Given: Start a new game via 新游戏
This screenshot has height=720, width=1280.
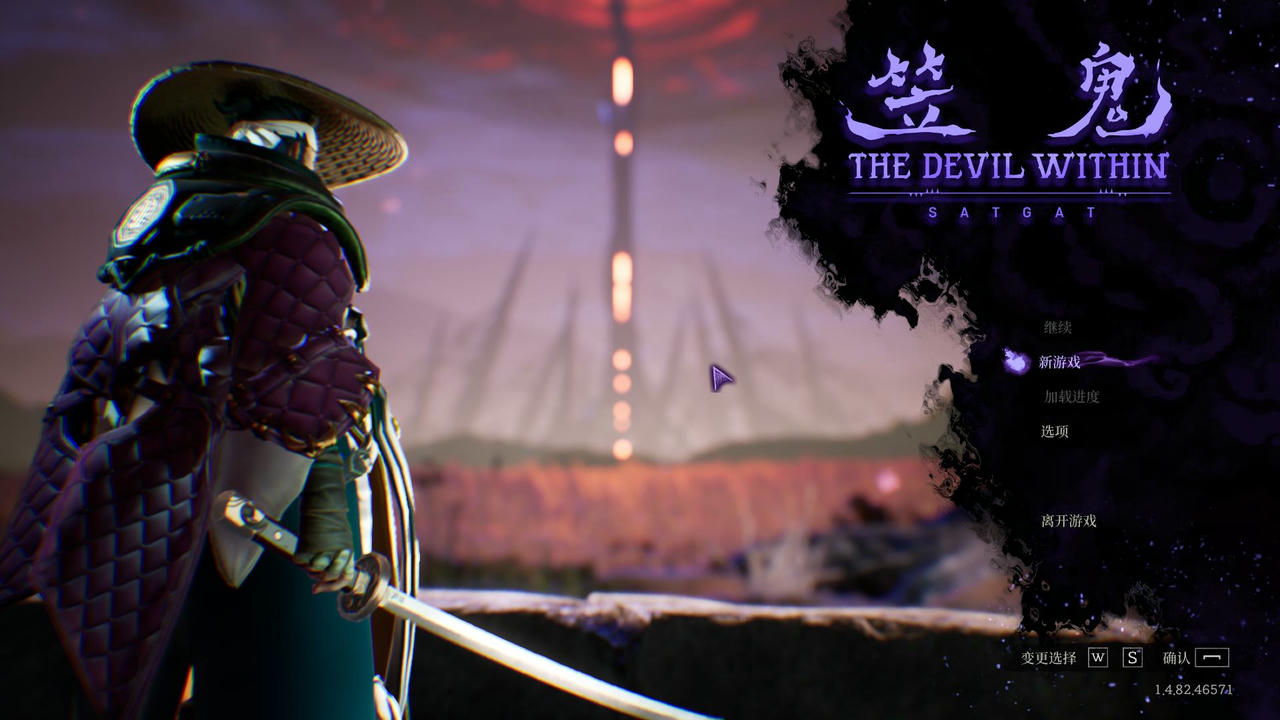Looking at the screenshot, I should 1060,362.
